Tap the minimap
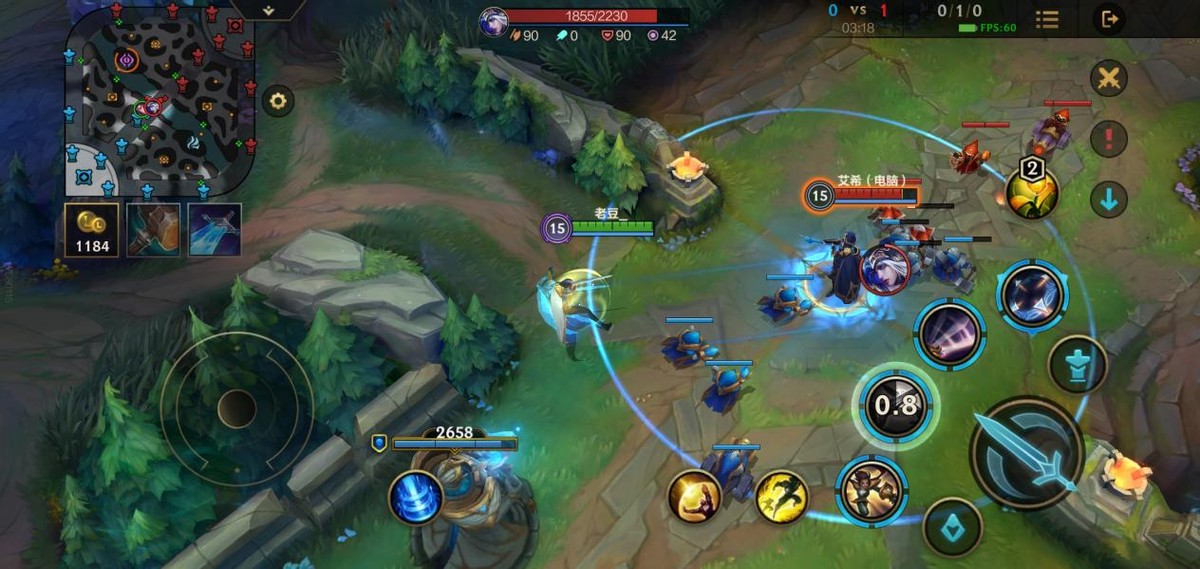Screen dimensions: 1200x569 (x=161, y=98)
